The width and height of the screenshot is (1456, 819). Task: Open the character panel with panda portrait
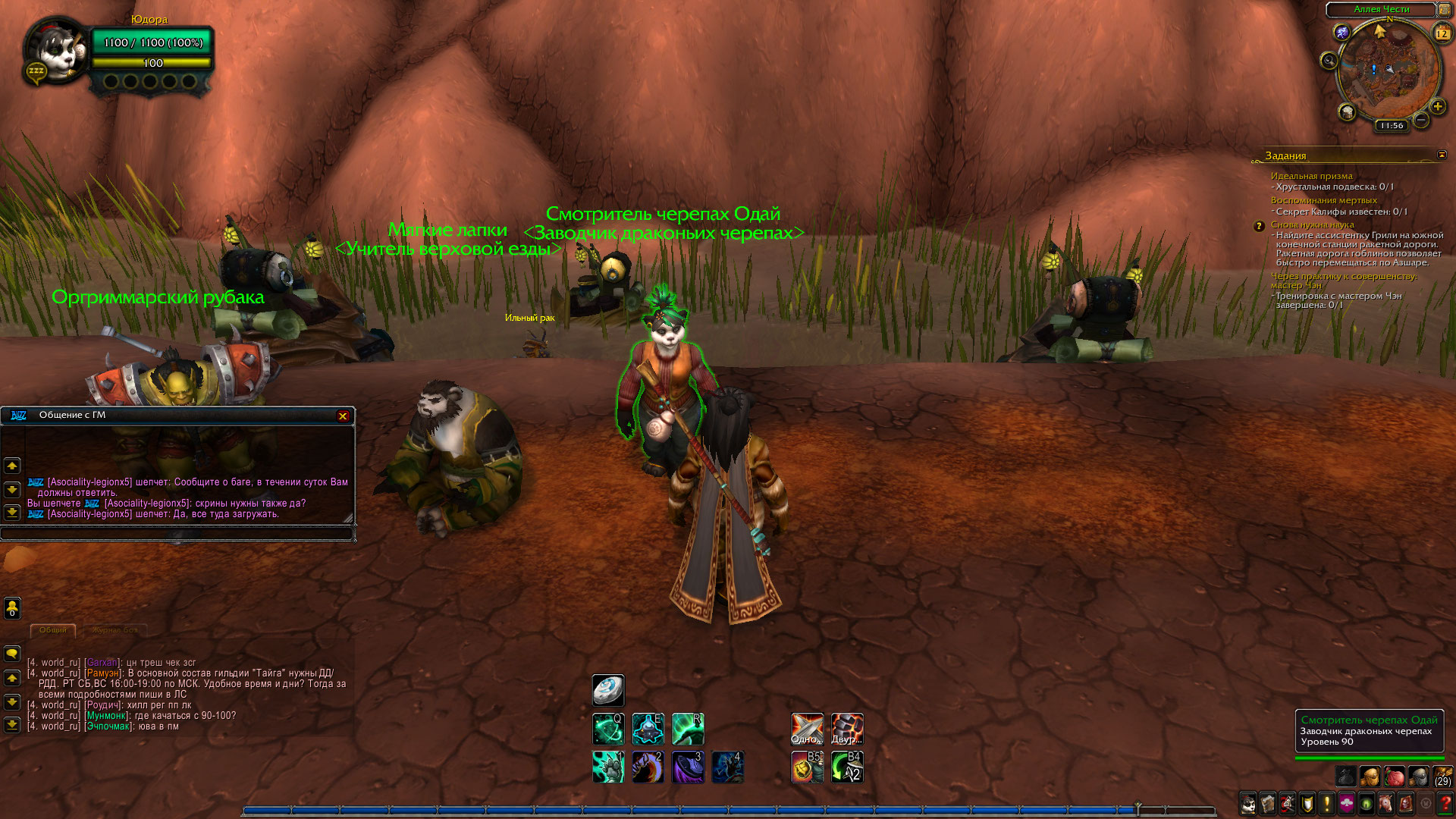click(1248, 804)
